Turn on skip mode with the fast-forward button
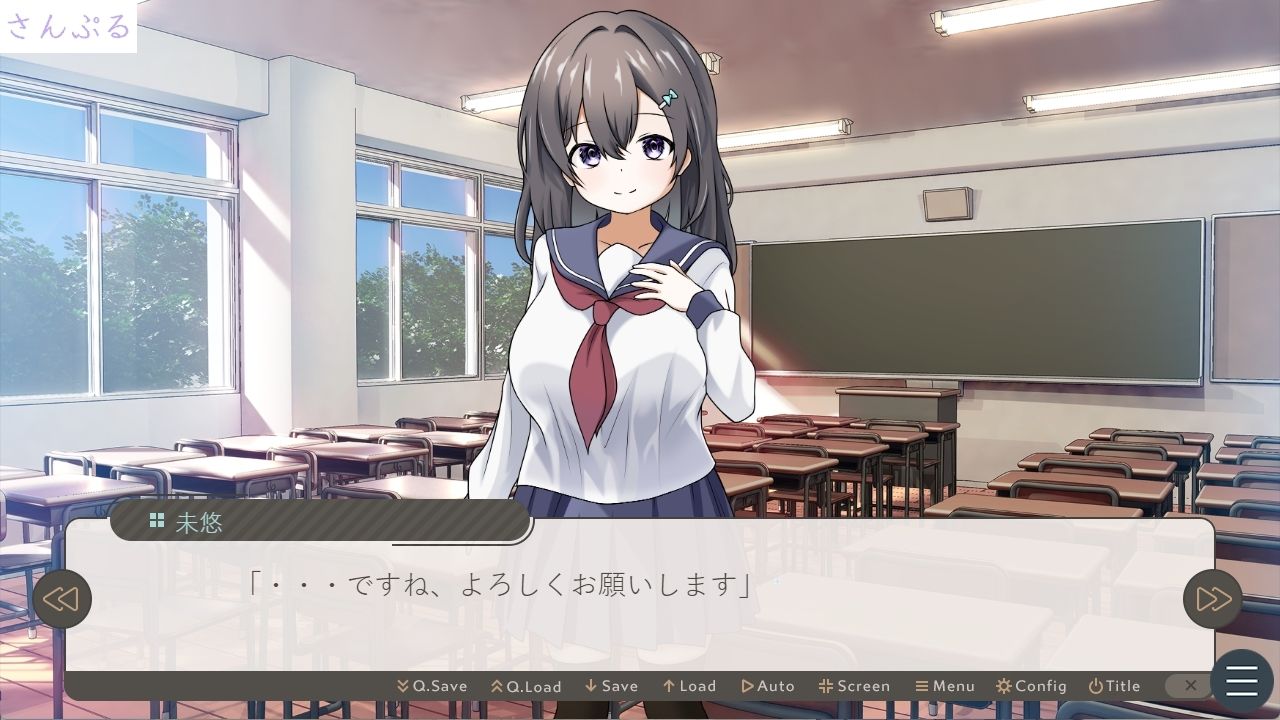 click(1214, 599)
